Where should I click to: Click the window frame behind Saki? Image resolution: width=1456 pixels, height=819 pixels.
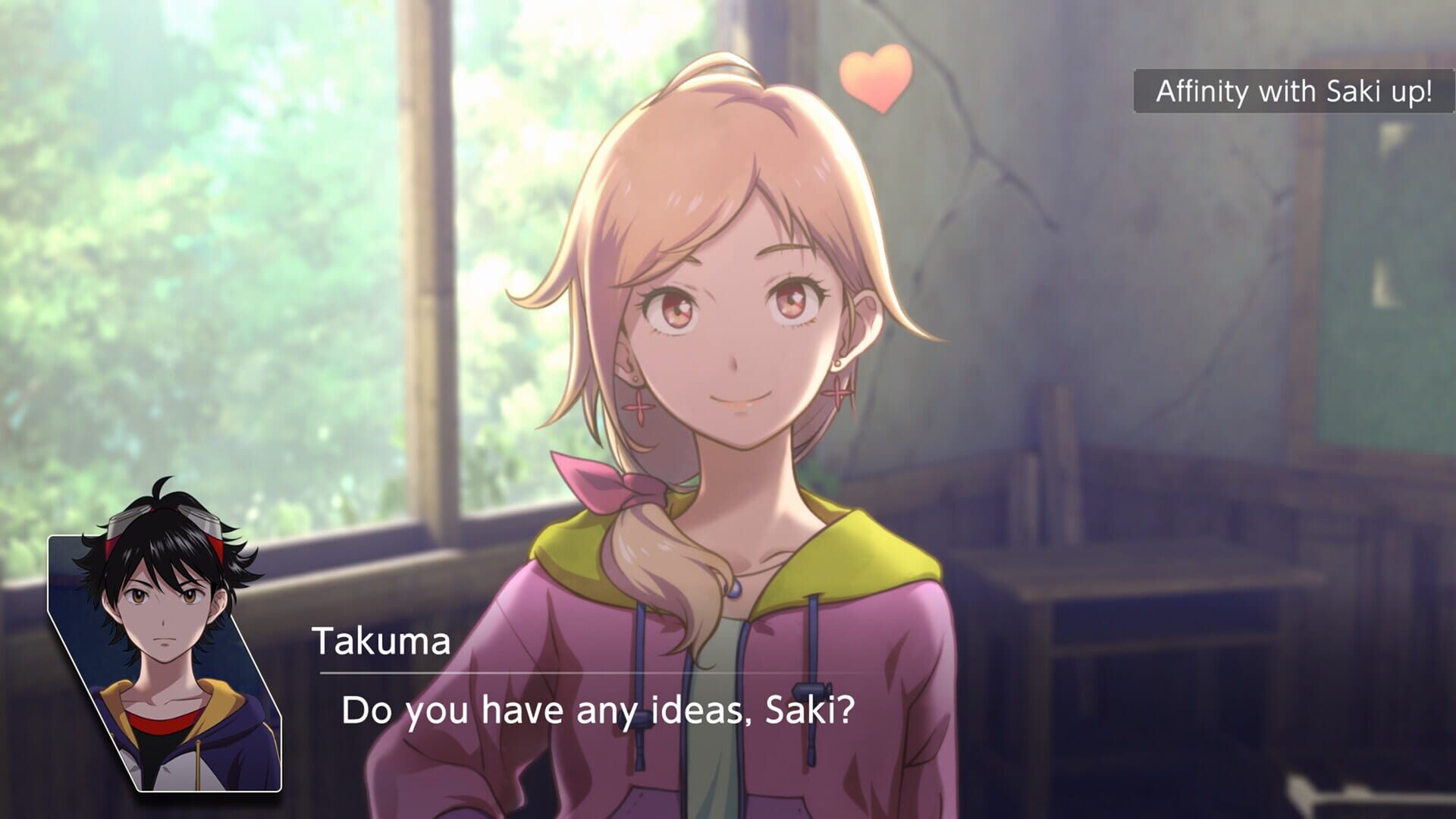[425, 303]
